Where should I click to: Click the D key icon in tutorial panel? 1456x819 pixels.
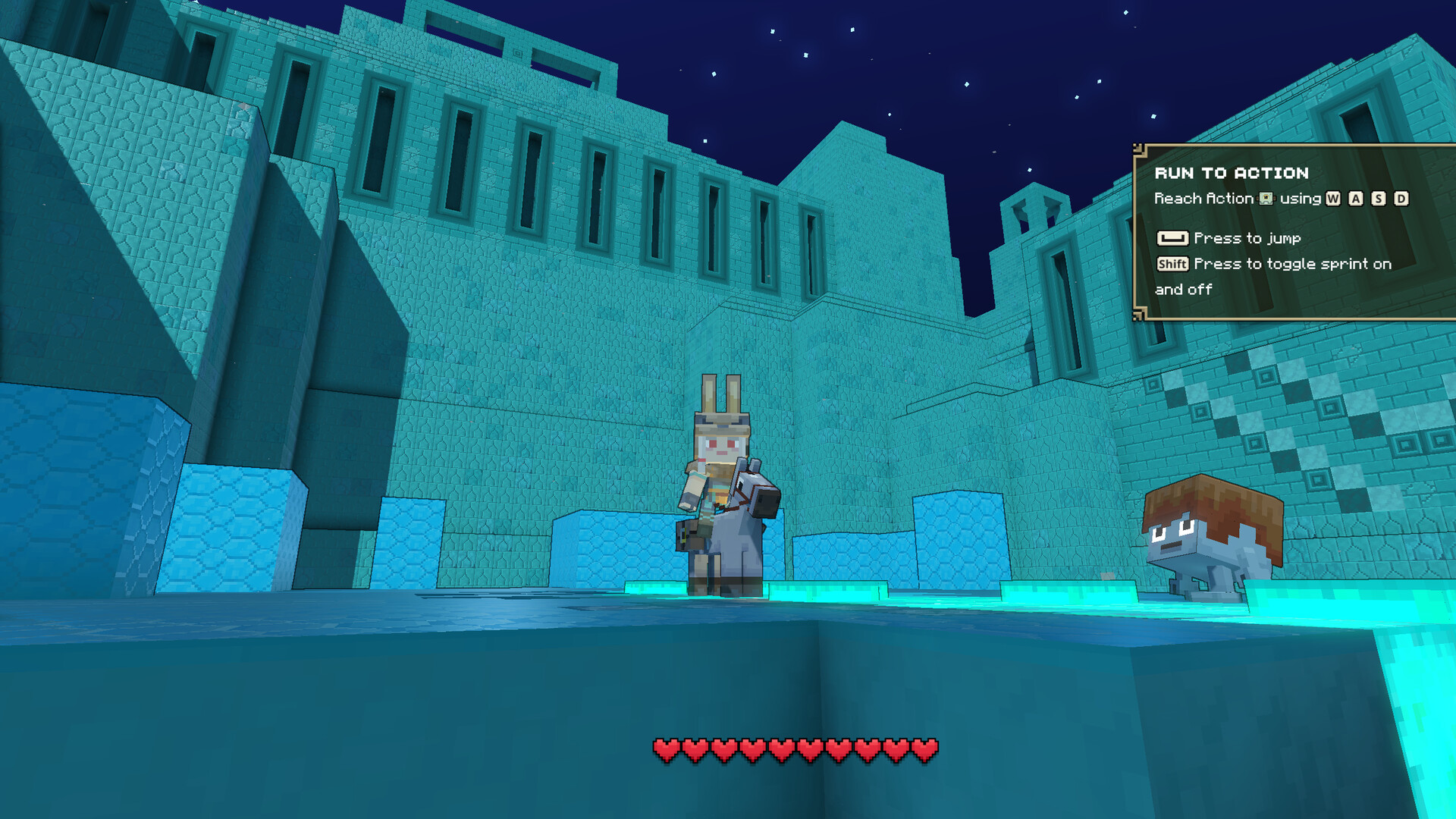(x=1402, y=199)
